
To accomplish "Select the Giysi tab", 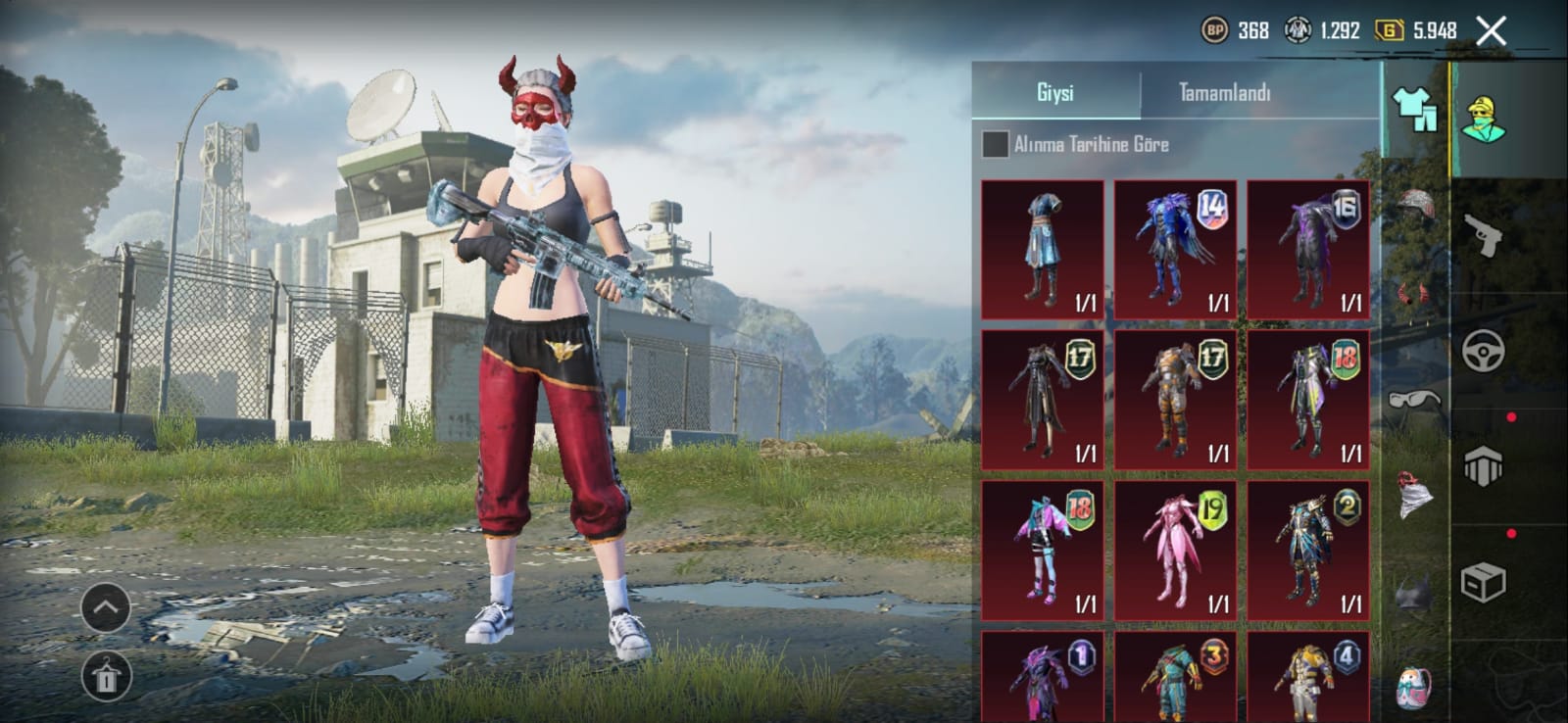I will 1055,93.
